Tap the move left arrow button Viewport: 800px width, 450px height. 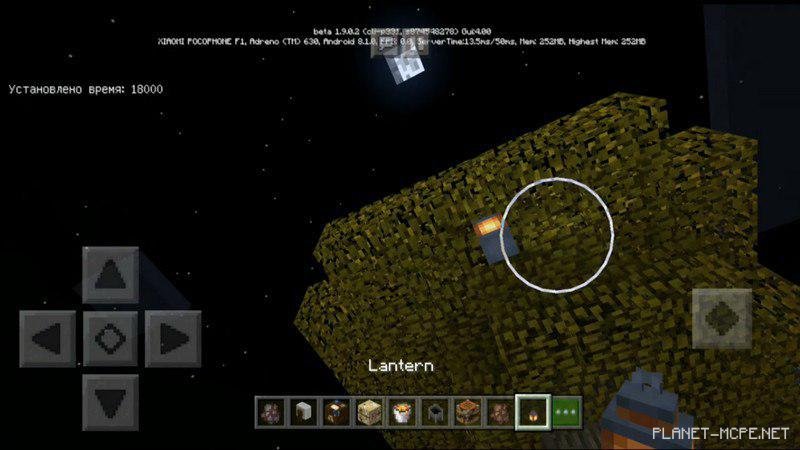tap(47, 340)
